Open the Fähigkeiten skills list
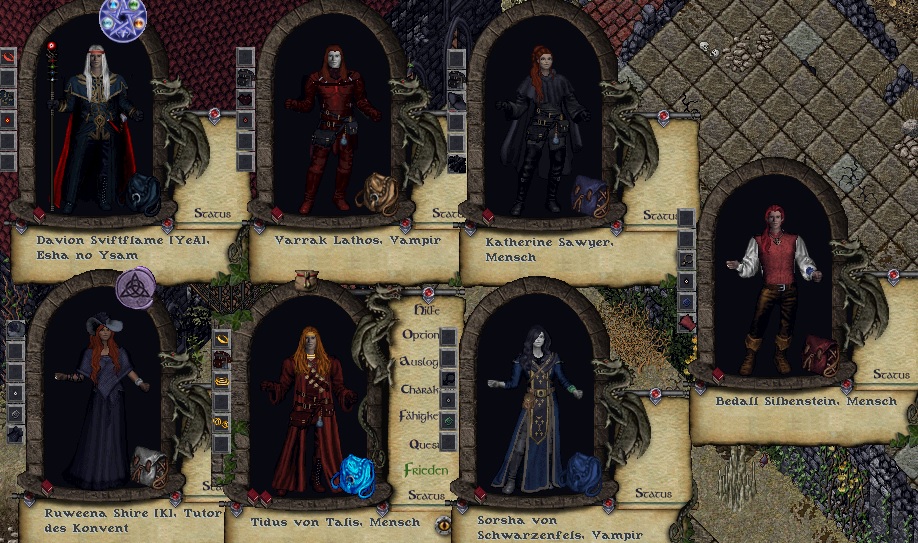Viewport: 918px width, 543px height. click(420, 416)
